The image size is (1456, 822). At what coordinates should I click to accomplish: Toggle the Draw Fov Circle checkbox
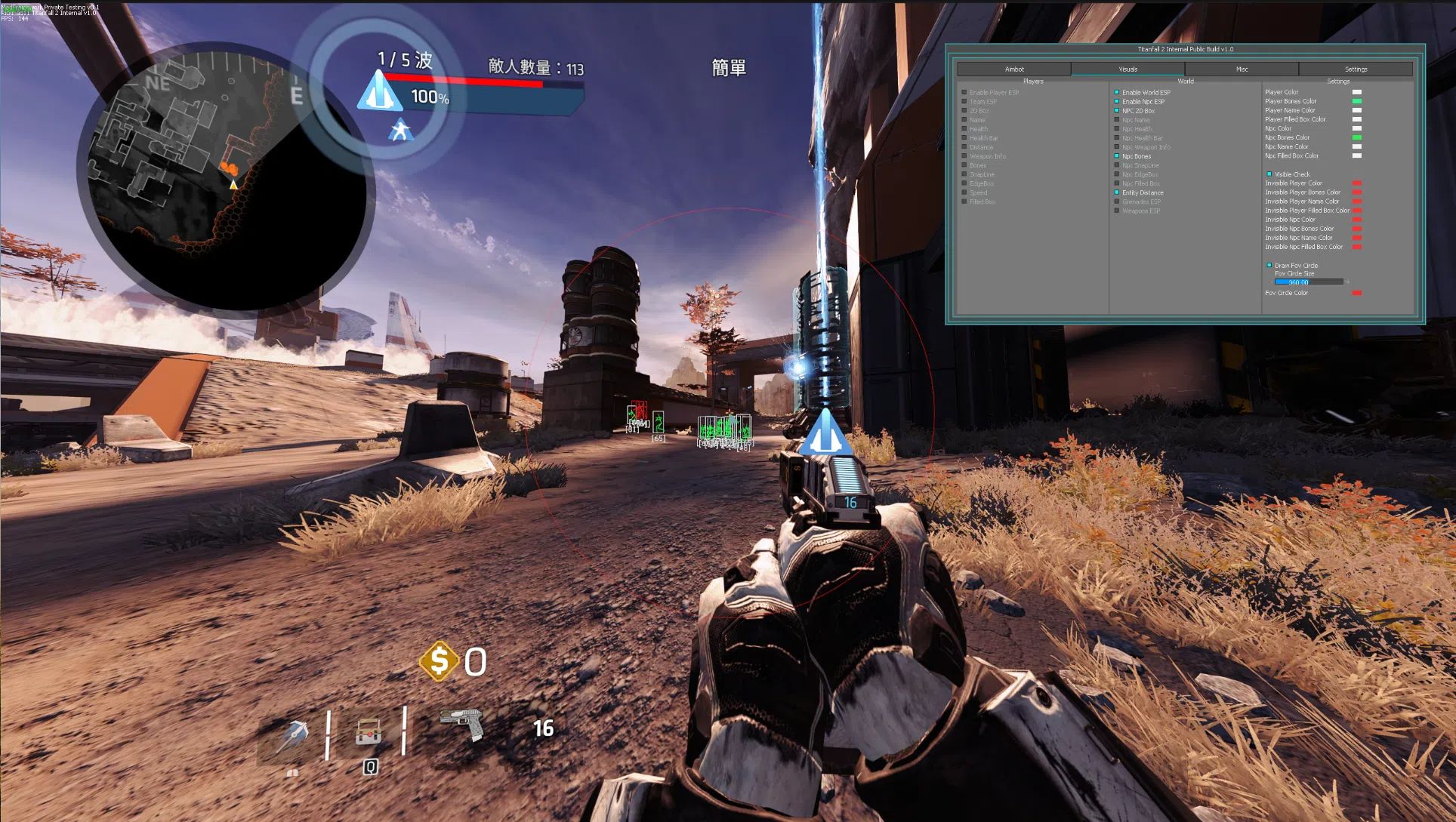pyautogui.click(x=1269, y=266)
